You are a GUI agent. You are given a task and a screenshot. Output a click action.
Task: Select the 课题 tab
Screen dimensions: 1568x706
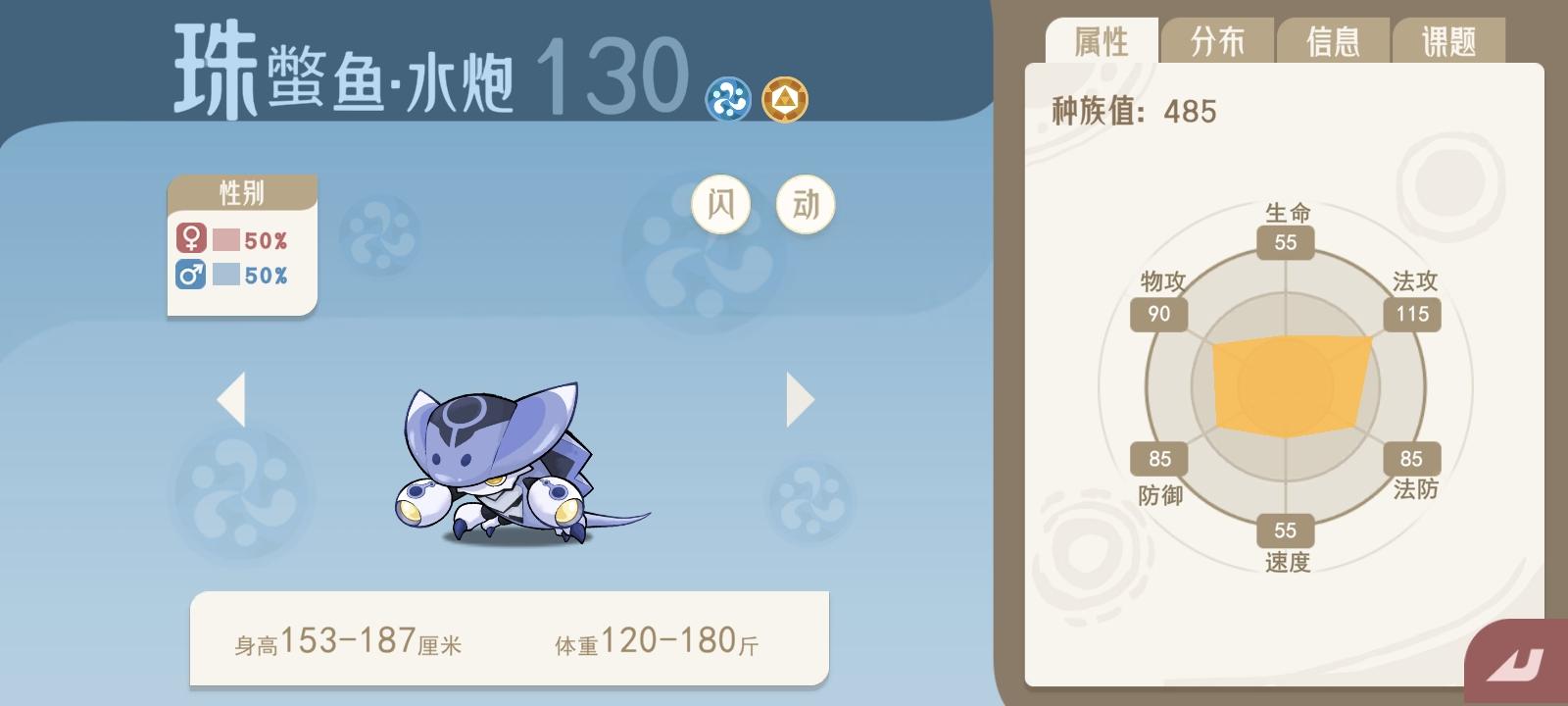[1446, 41]
